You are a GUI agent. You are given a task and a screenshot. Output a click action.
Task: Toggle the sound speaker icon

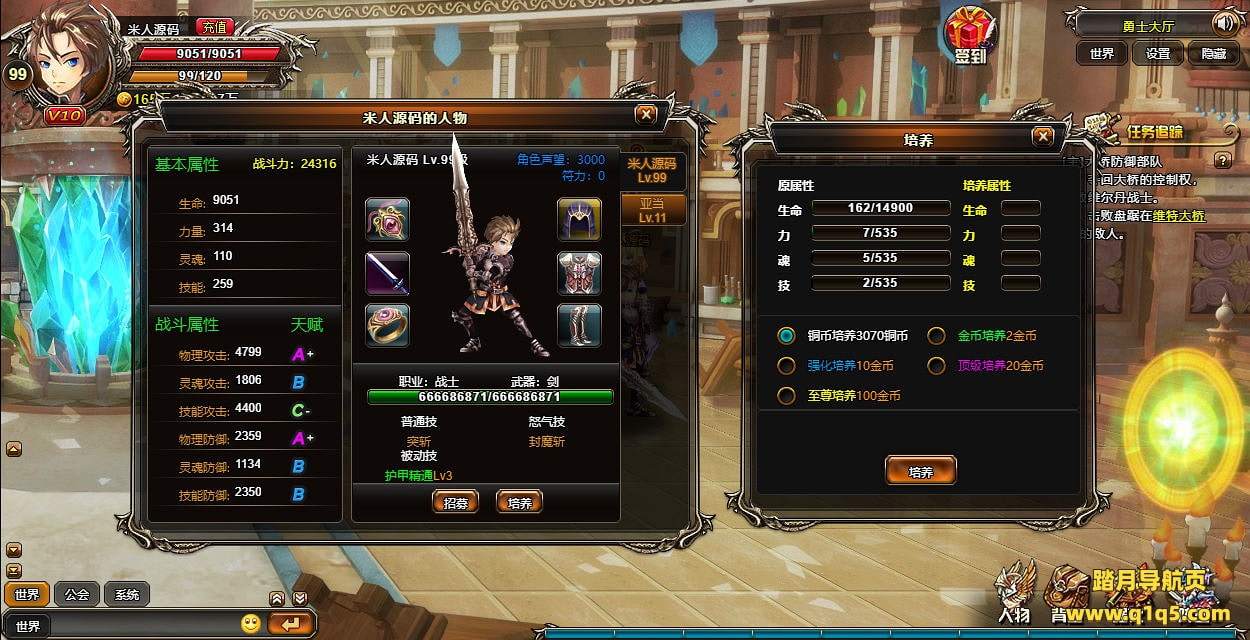point(1225,23)
